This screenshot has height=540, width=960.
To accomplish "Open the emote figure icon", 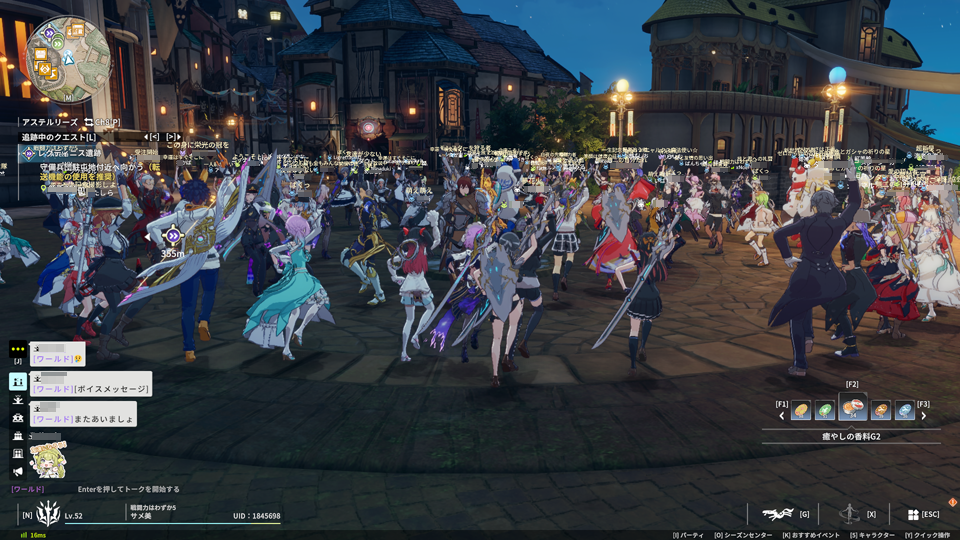I will coord(849,514).
